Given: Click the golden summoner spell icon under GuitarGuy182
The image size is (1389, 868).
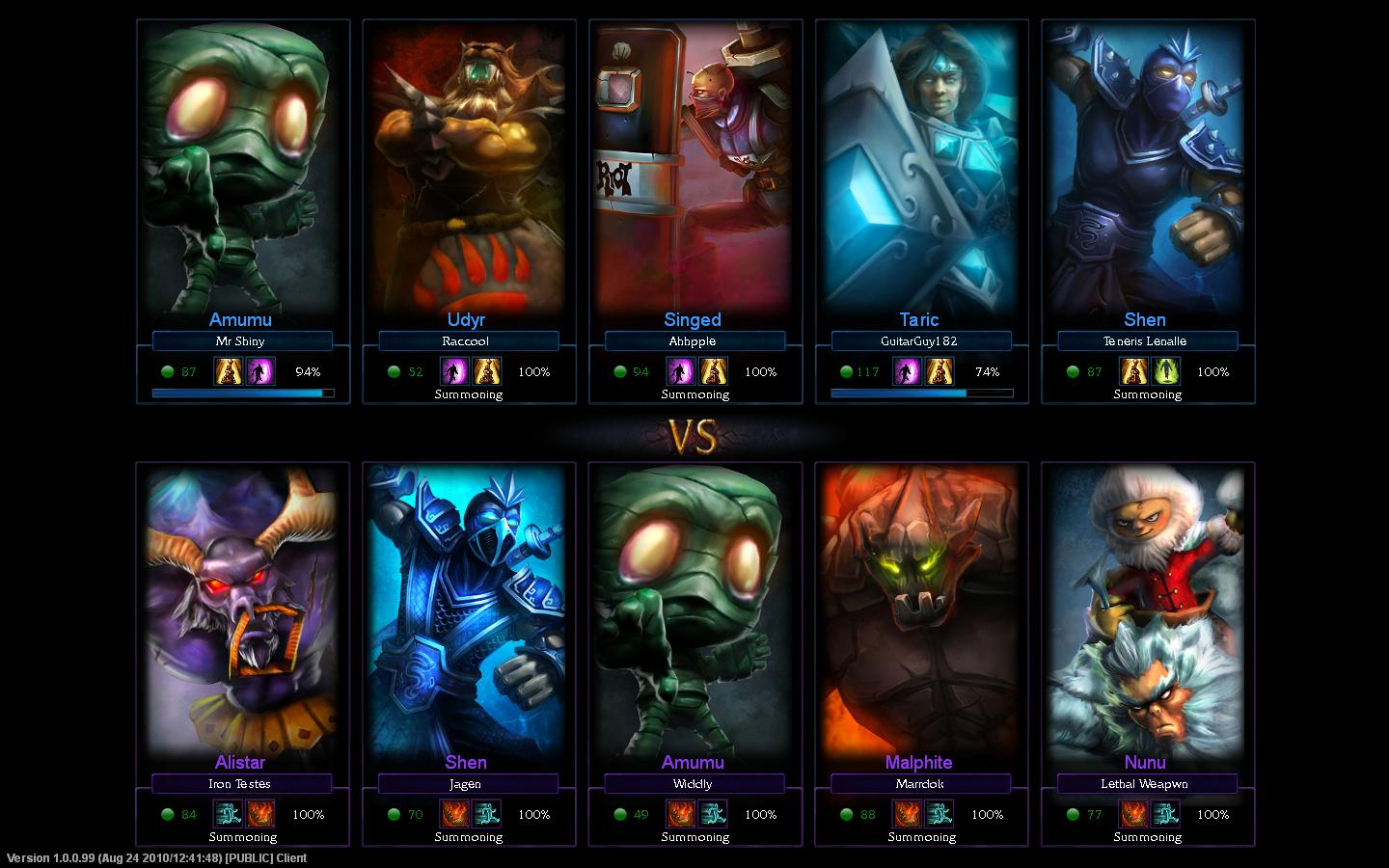Looking at the screenshot, I should point(940,371).
